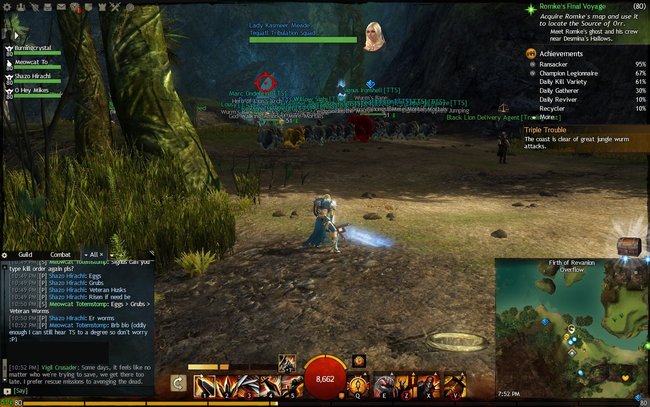Image resolution: width=650 pixels, height=407 pixels.
Task: Target Lady Kasmeer Meade's portrait
Action: pos(375,35)
